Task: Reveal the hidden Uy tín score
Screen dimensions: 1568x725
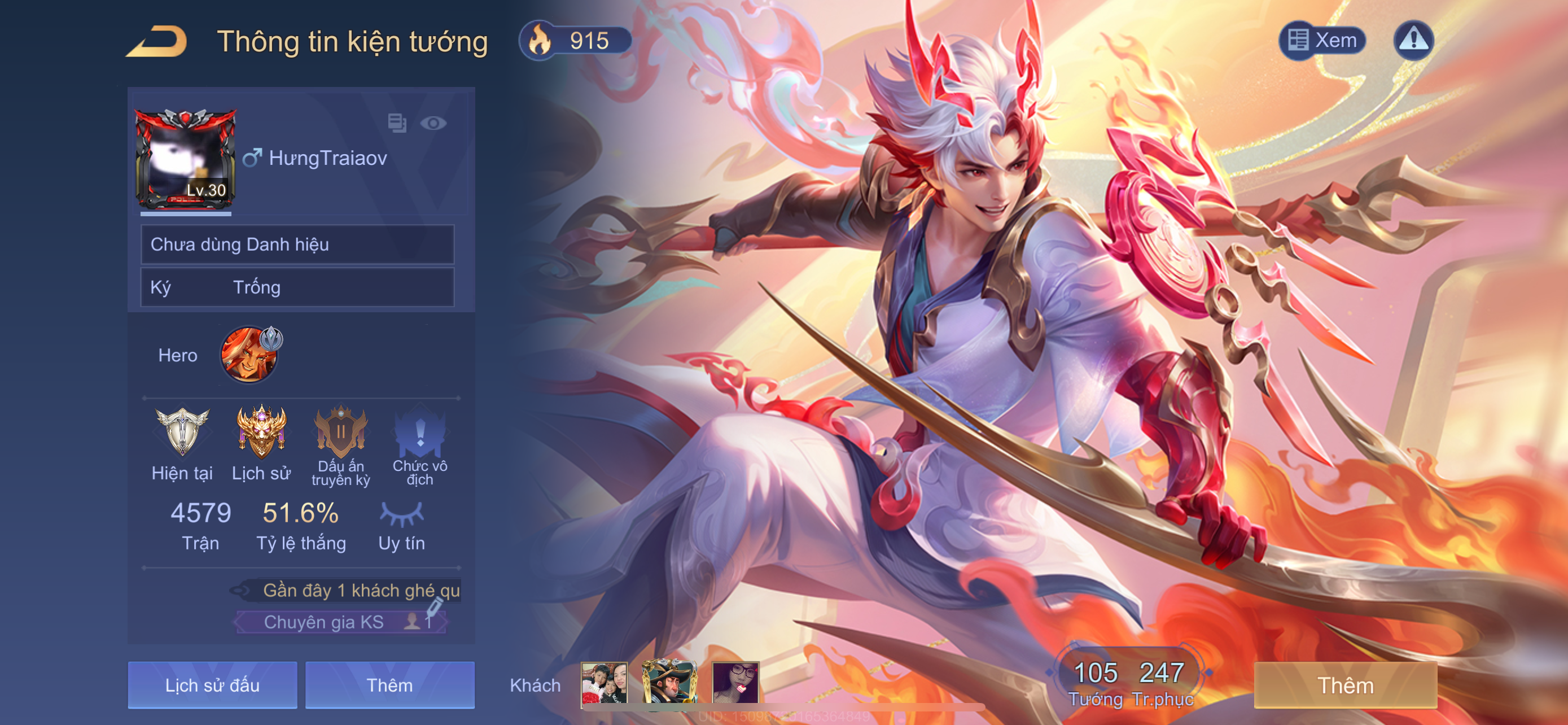Action: pos(401,514)
